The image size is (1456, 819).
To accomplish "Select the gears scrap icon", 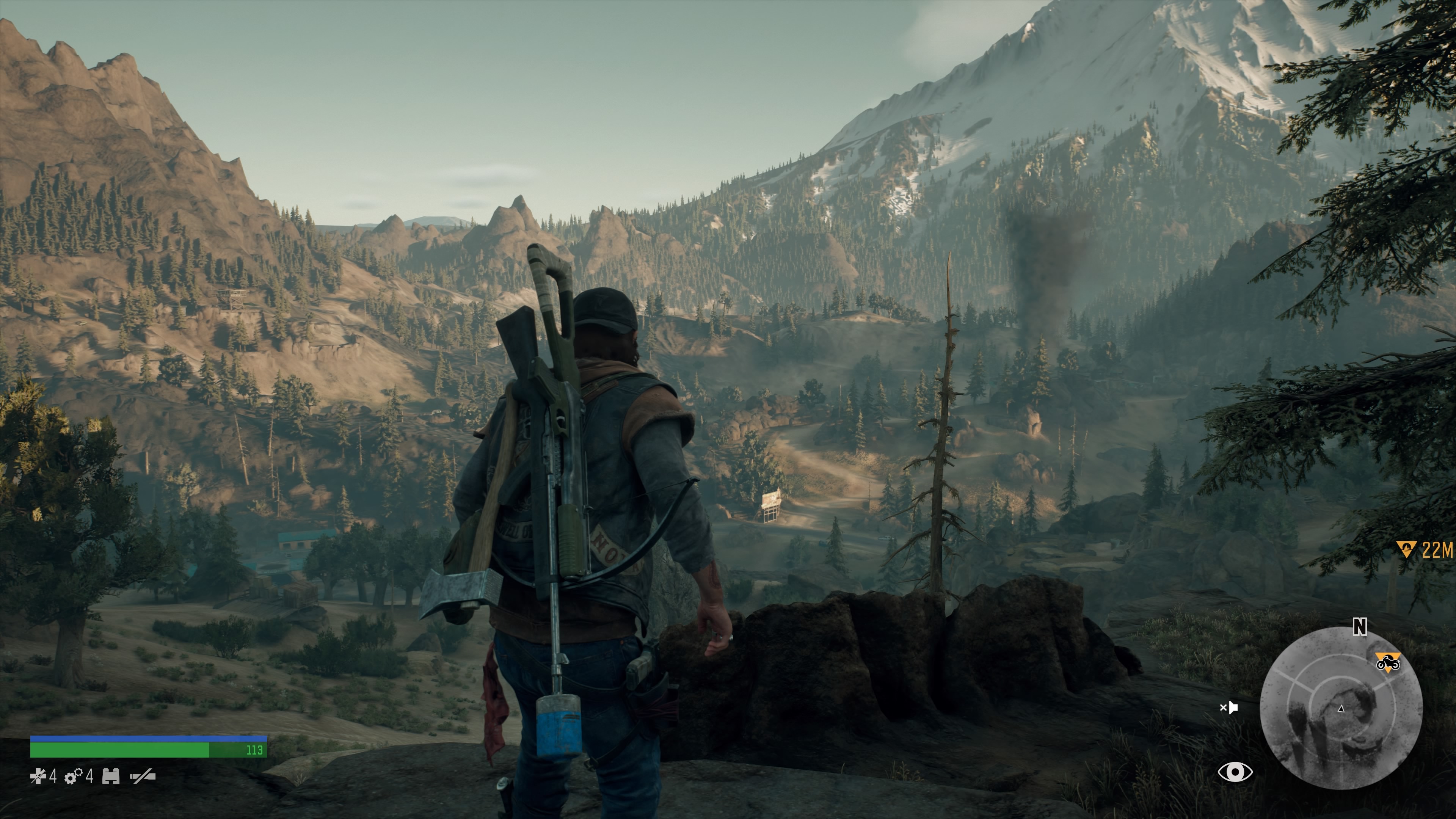I will pyautogui.click(x=74, y=777).
